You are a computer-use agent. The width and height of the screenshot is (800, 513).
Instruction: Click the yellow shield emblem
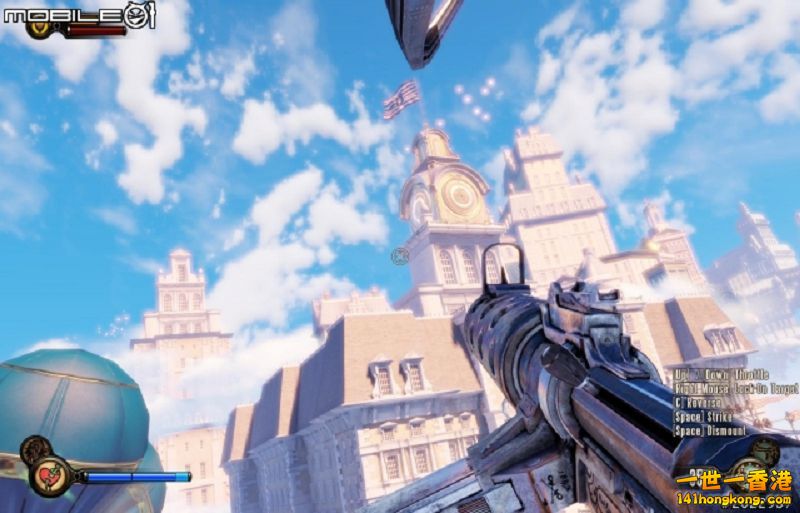pyautogui.click(x=41, y=28)
